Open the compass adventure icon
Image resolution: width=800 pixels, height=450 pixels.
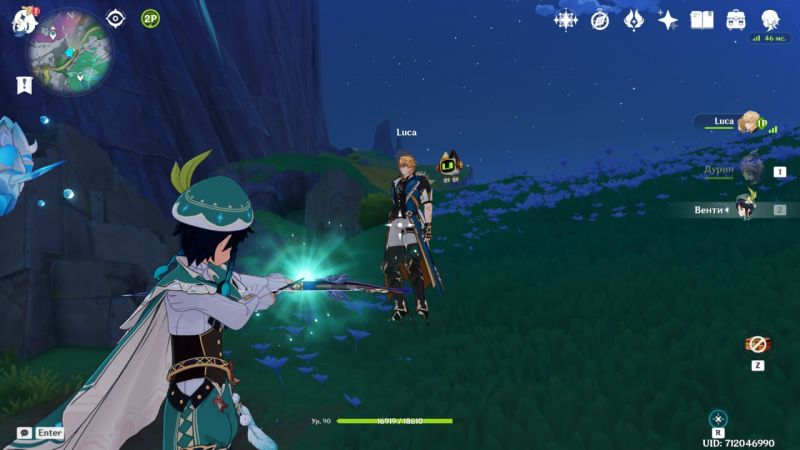(600, 20)
